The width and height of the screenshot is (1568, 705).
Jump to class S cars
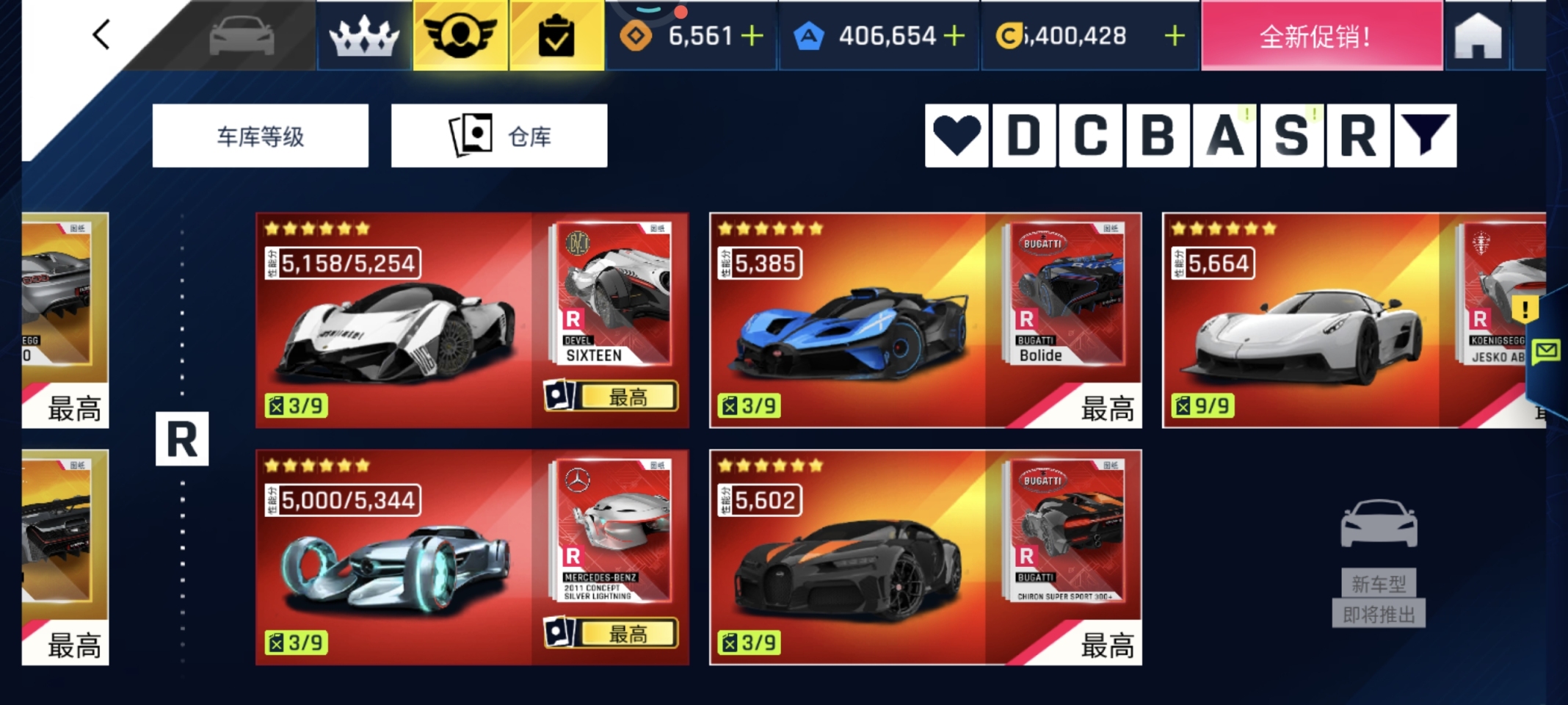(1291, 136)
